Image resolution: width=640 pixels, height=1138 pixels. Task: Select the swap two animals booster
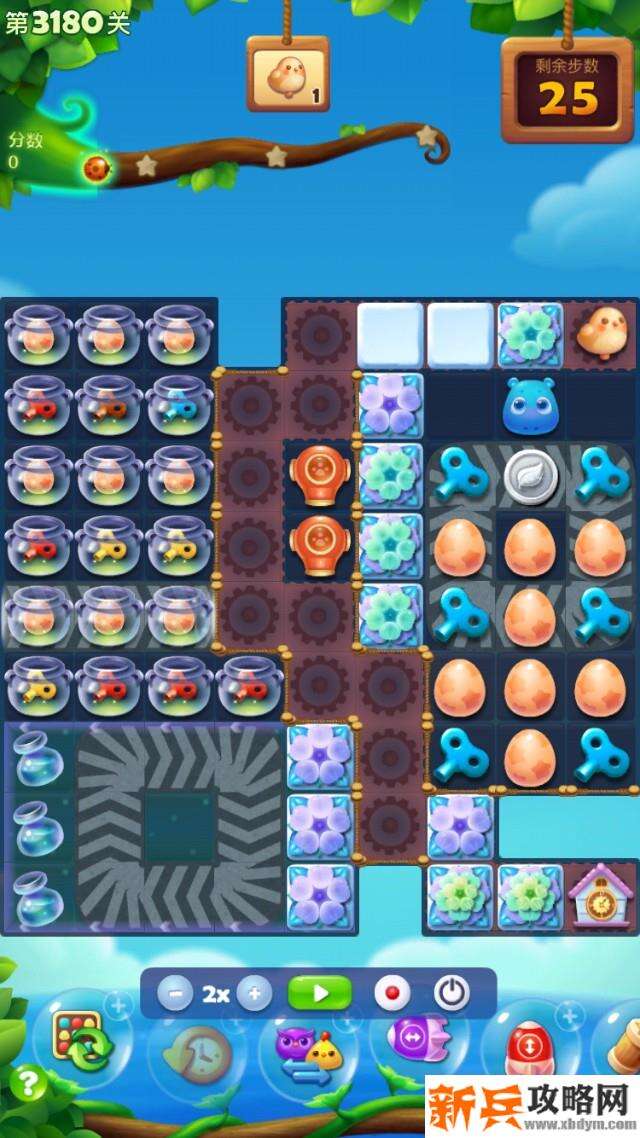(306, 1052)
